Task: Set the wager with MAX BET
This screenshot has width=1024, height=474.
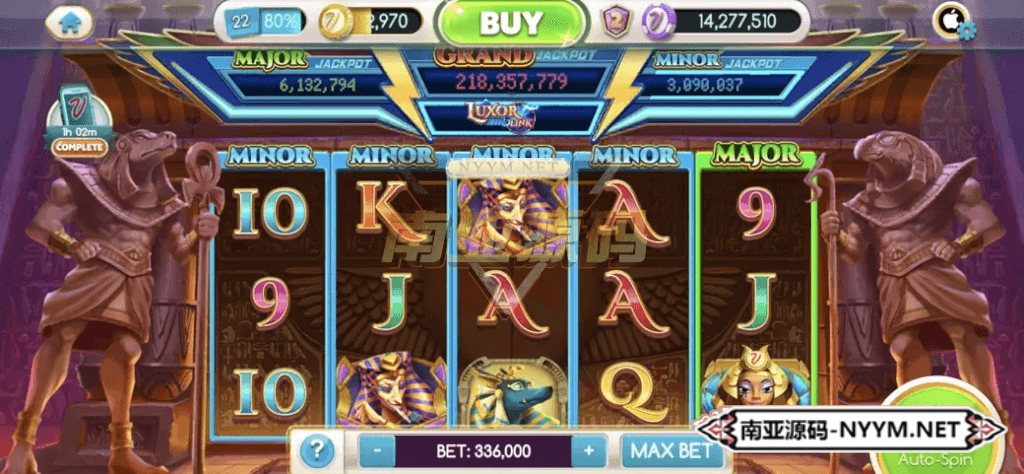Action: tap(672, 451)
